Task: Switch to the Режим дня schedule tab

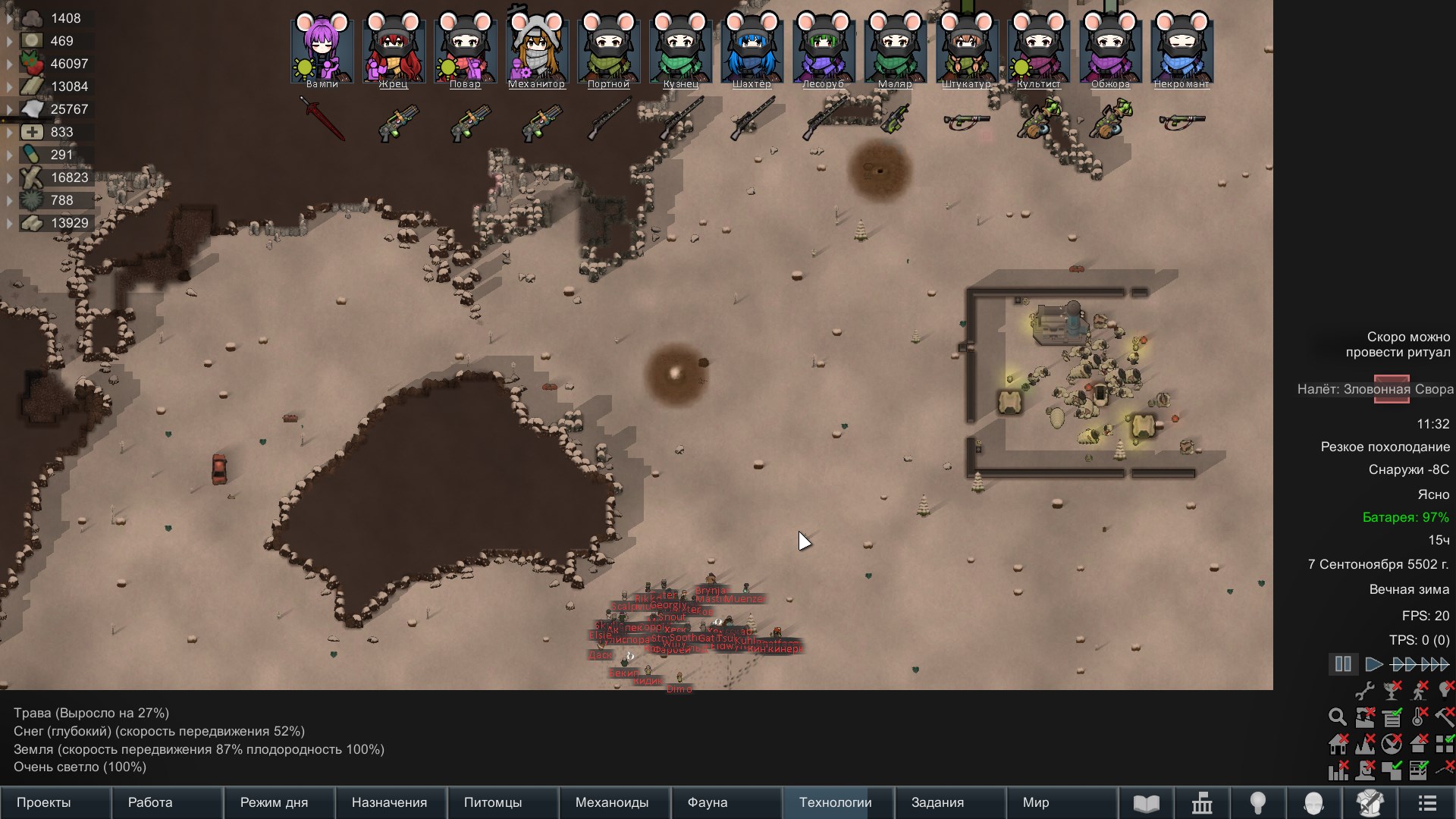Action: (274, 802)
